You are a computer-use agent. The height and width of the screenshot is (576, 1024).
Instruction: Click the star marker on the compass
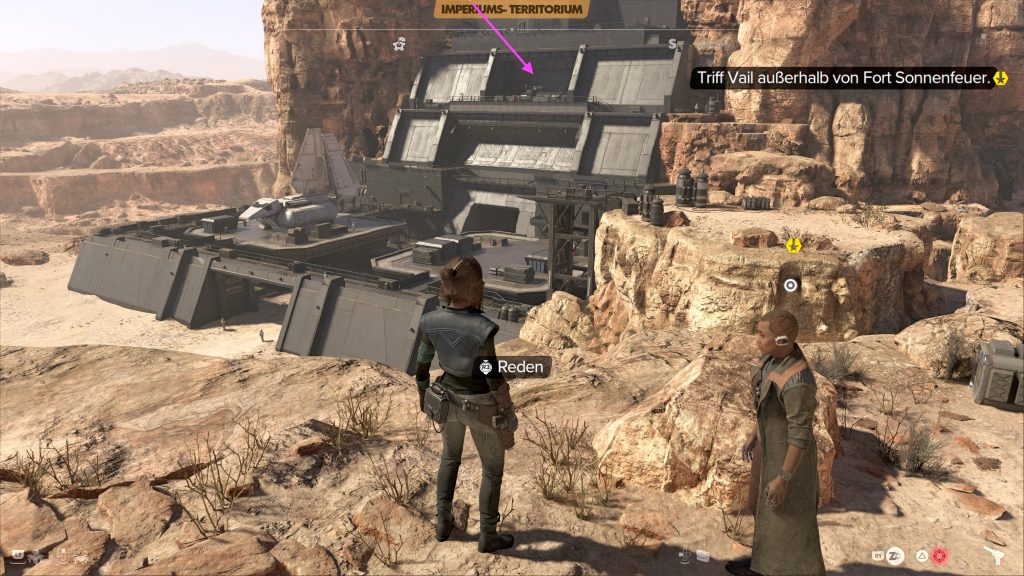click(399, 43)
